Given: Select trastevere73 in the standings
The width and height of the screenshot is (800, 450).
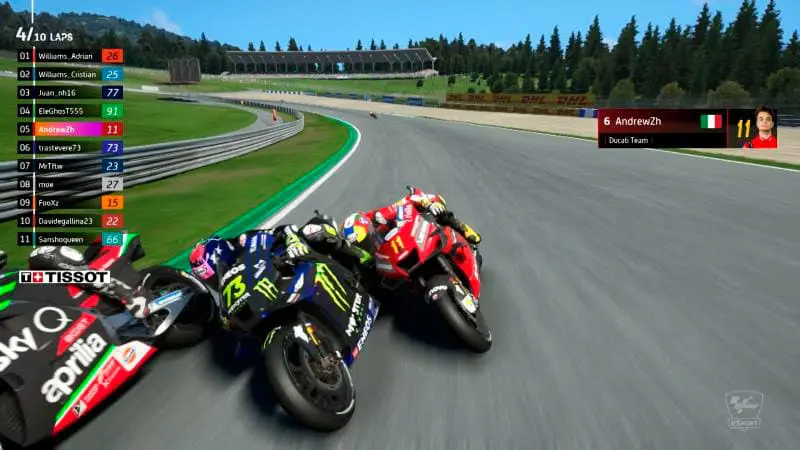Looking at the screenshot, I should tap(68, 147).
